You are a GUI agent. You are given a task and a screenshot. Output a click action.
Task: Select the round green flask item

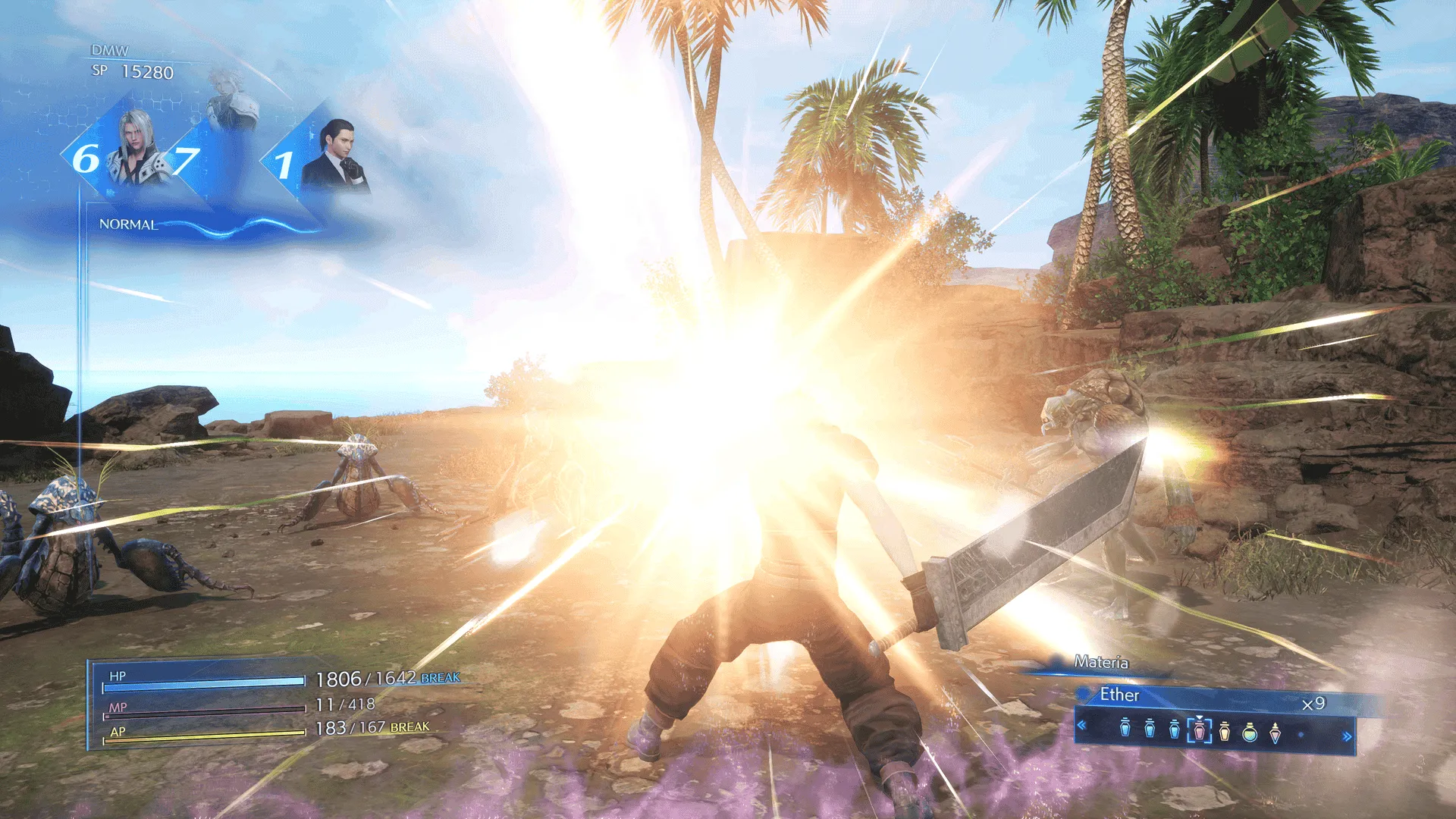[x=1250, y=732]
